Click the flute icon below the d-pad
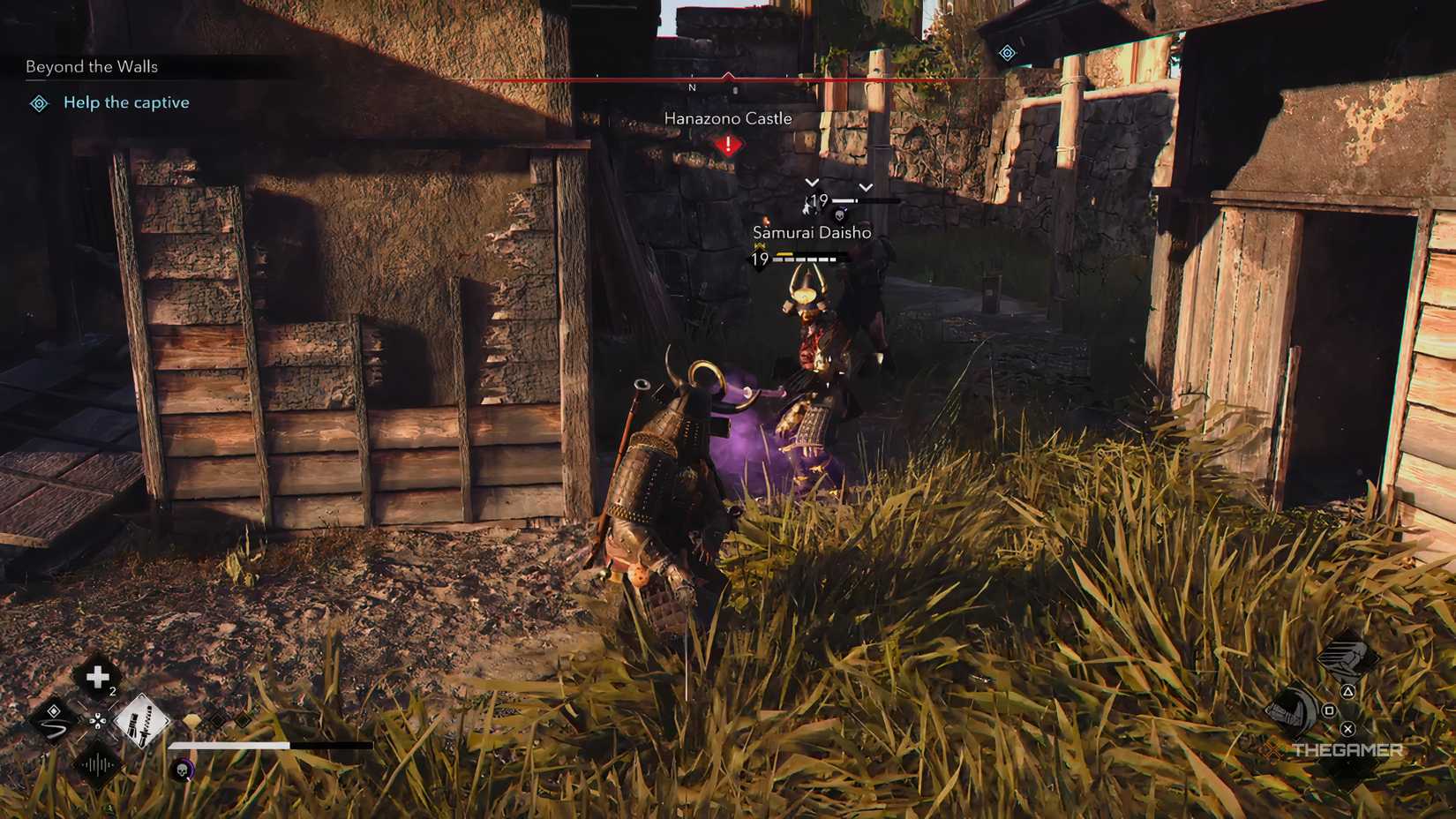Image resolution: width=1456 pixels, height=819 pixels. (96, 764)
